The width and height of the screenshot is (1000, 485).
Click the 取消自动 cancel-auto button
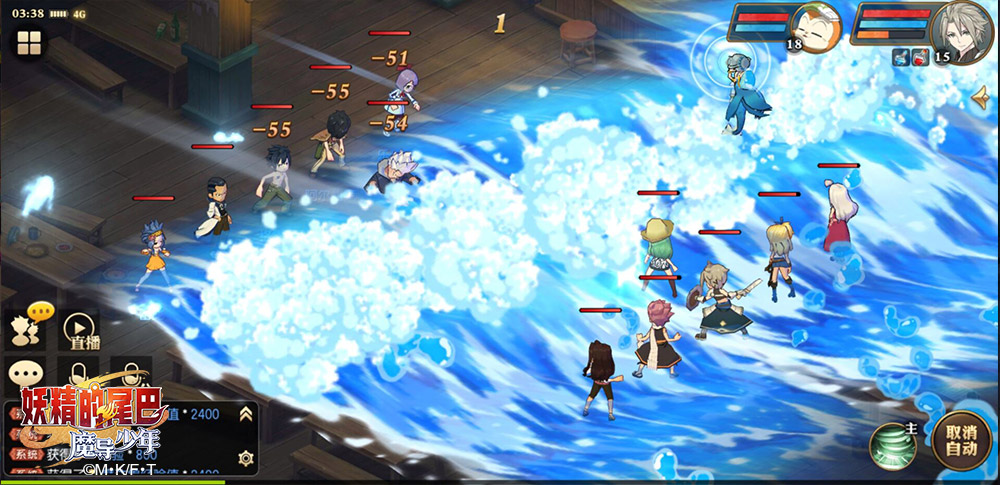(x=960, y=441)
